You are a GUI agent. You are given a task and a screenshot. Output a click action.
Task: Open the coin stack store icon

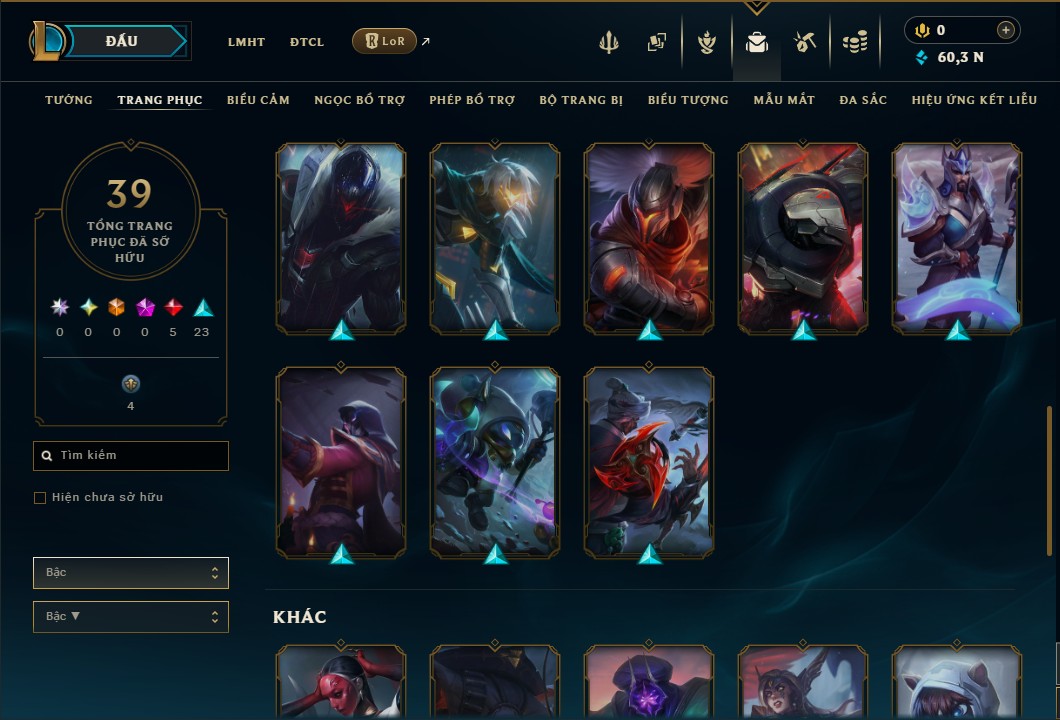854,42
